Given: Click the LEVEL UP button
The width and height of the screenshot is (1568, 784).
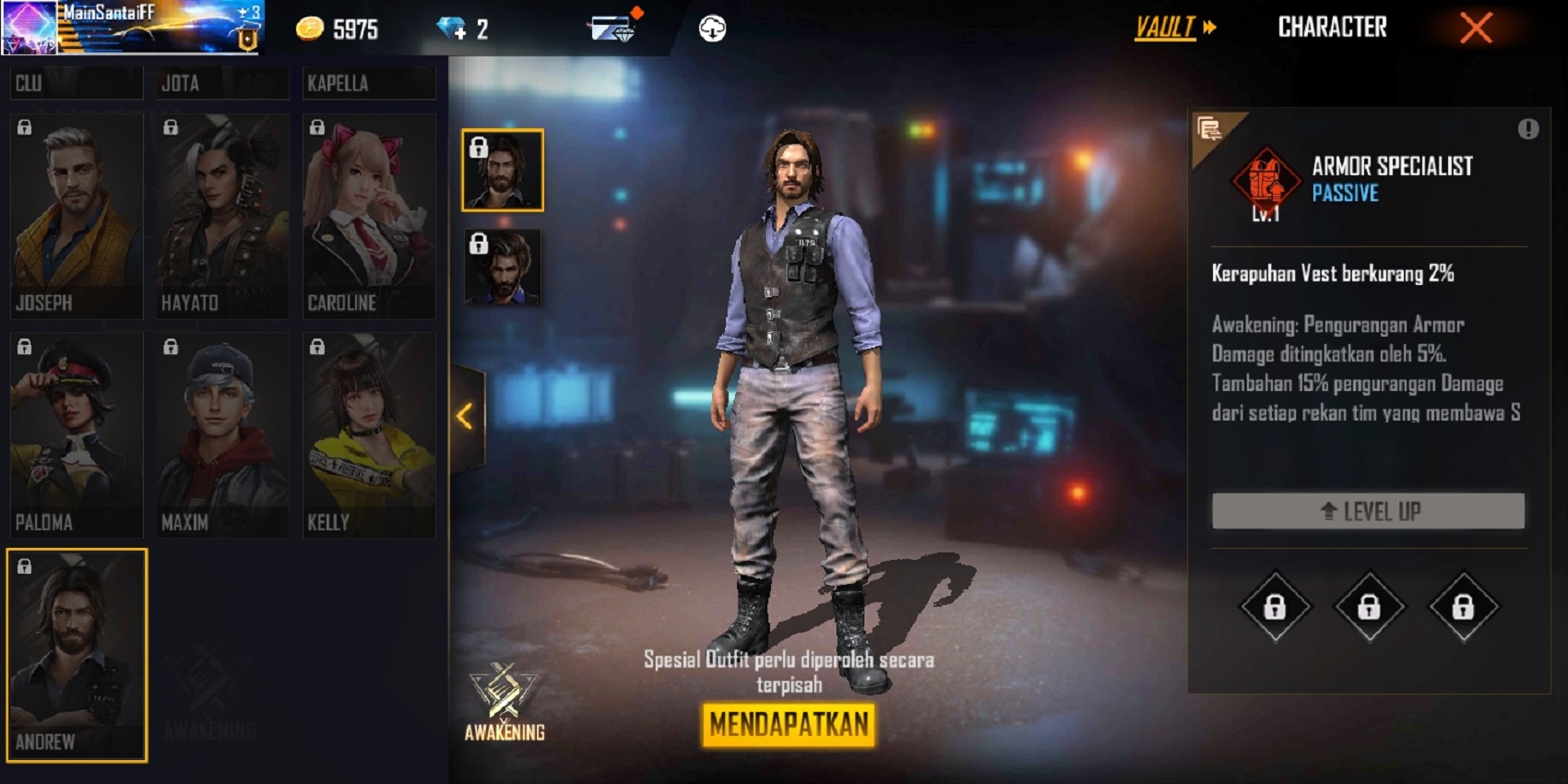Looking at the screenshot, I should click(x=1368, y=510).
